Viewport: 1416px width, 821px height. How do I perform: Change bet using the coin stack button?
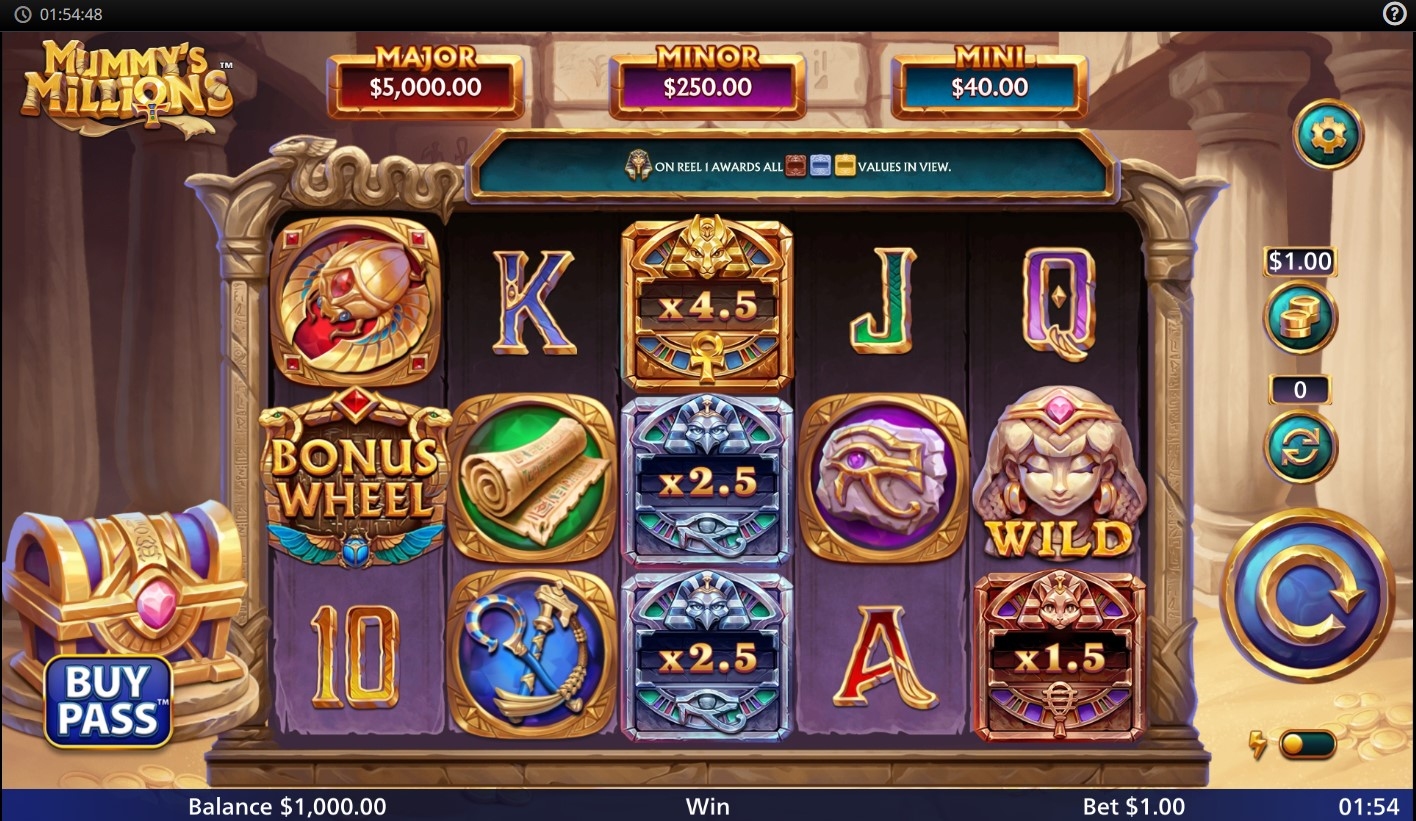(x=1300, y=318)
